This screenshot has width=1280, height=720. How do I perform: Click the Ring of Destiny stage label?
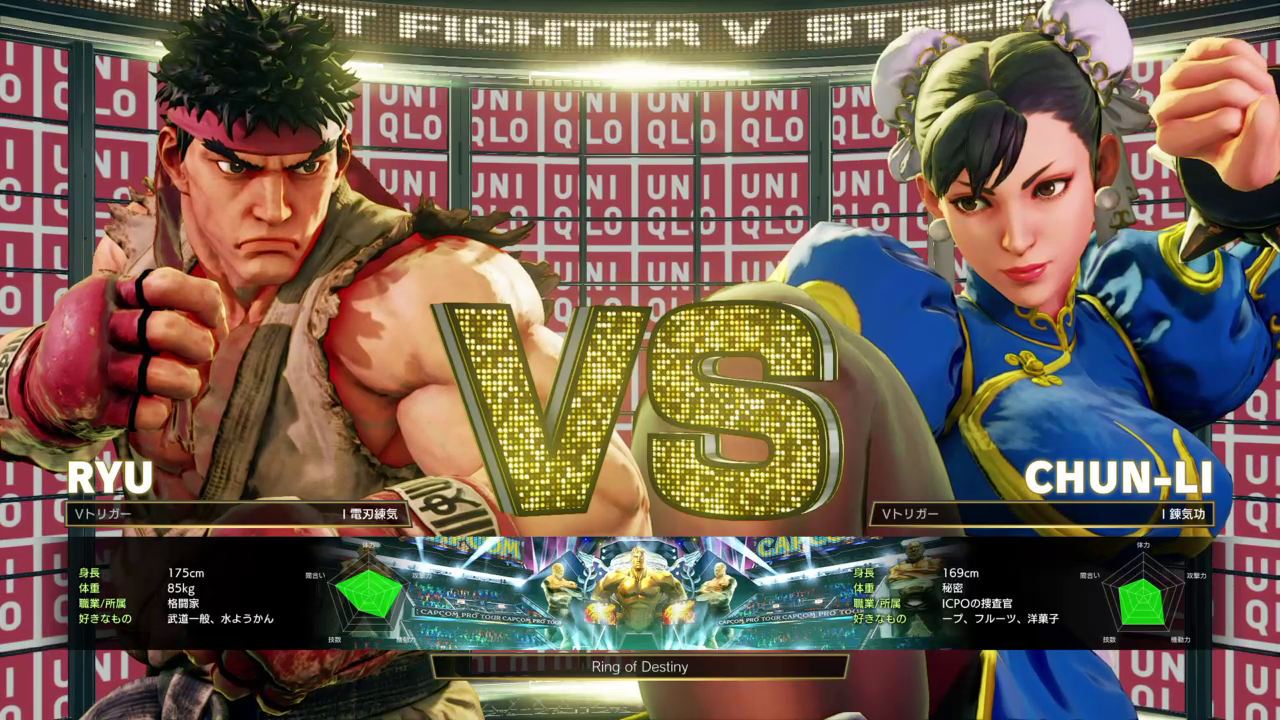(x=640, y=666)
